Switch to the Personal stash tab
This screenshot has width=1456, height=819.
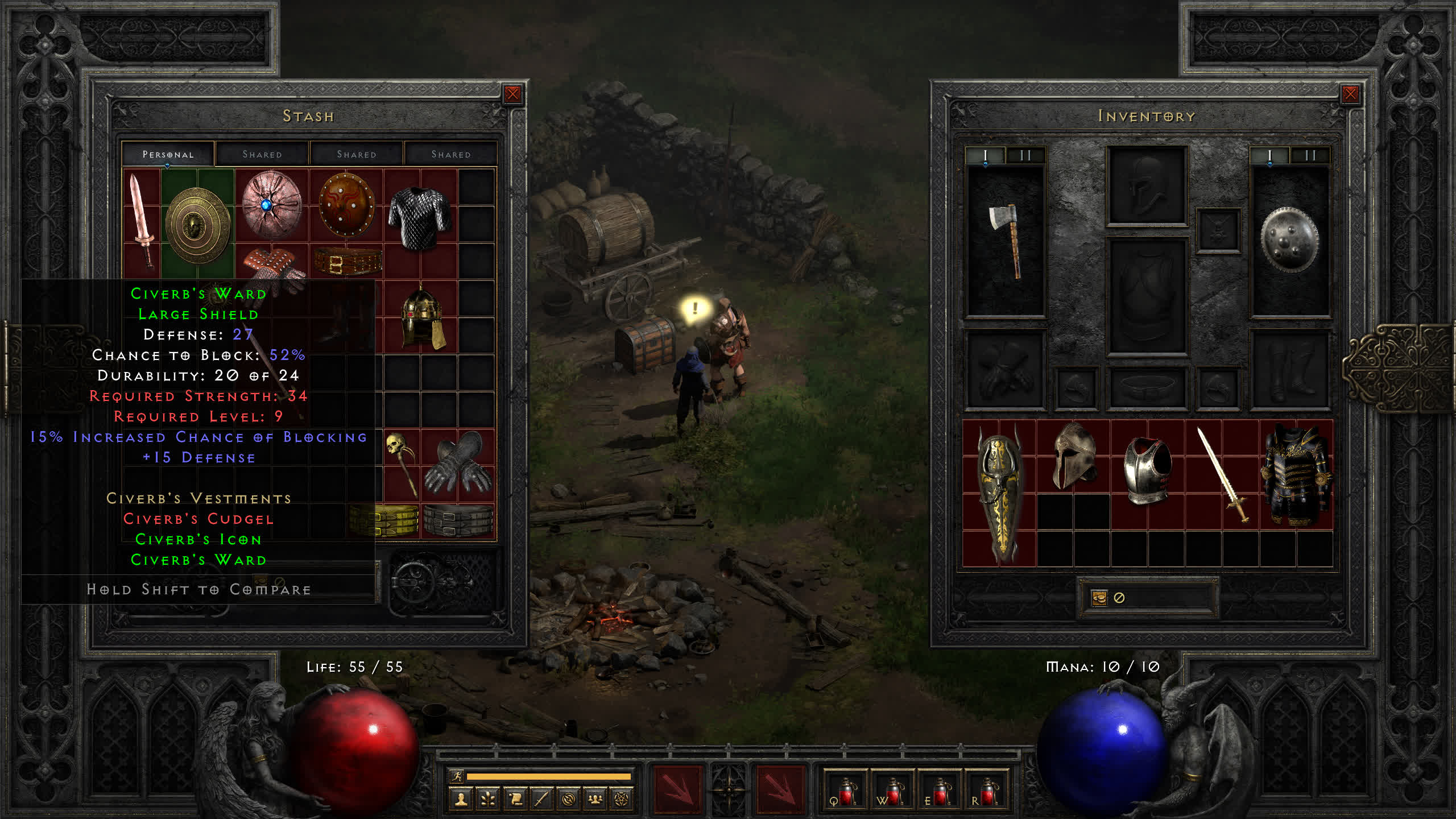coord(168,154)
